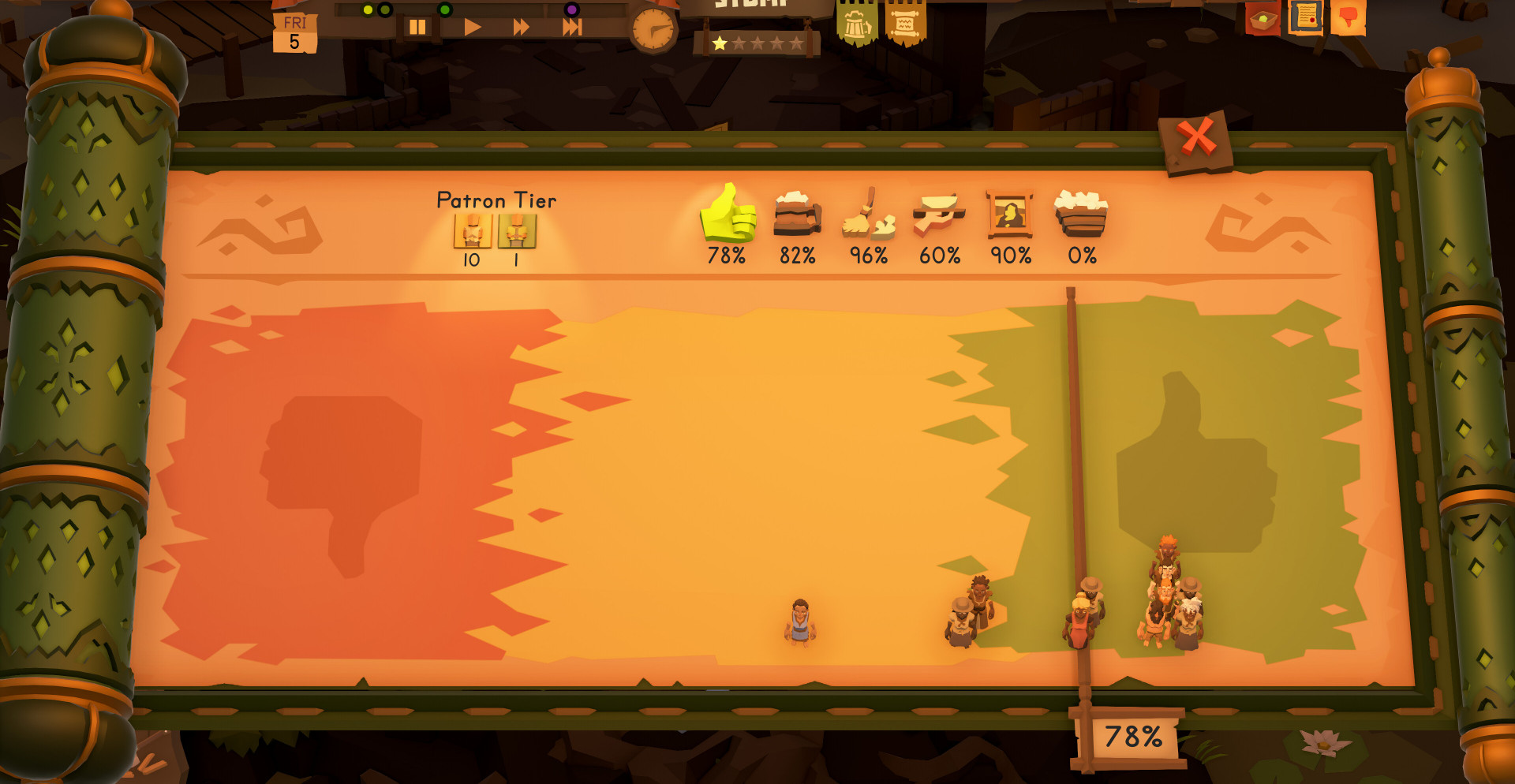Open the beer mug banner

[857, 25]
